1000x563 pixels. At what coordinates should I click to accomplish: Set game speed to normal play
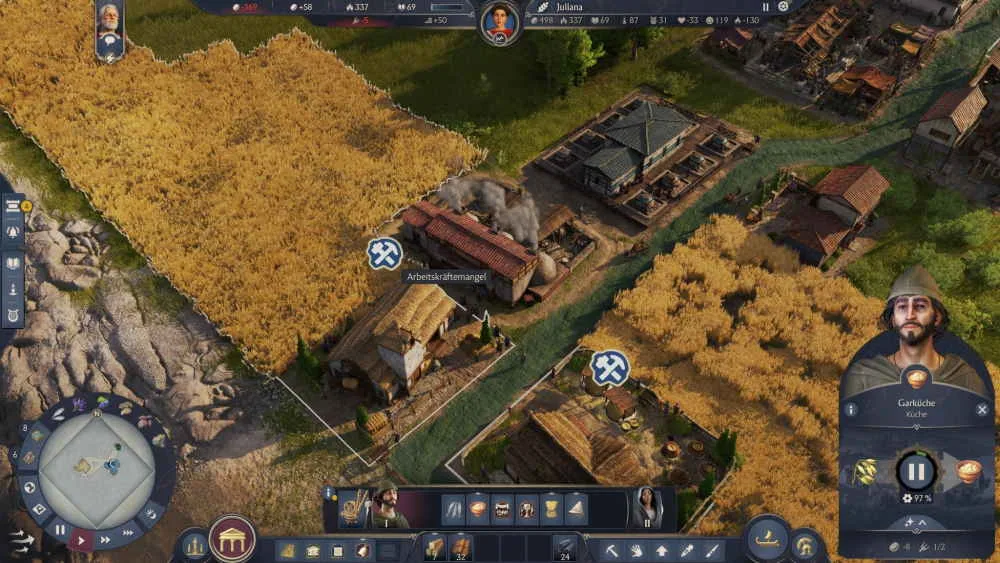(x=82, y=540)
